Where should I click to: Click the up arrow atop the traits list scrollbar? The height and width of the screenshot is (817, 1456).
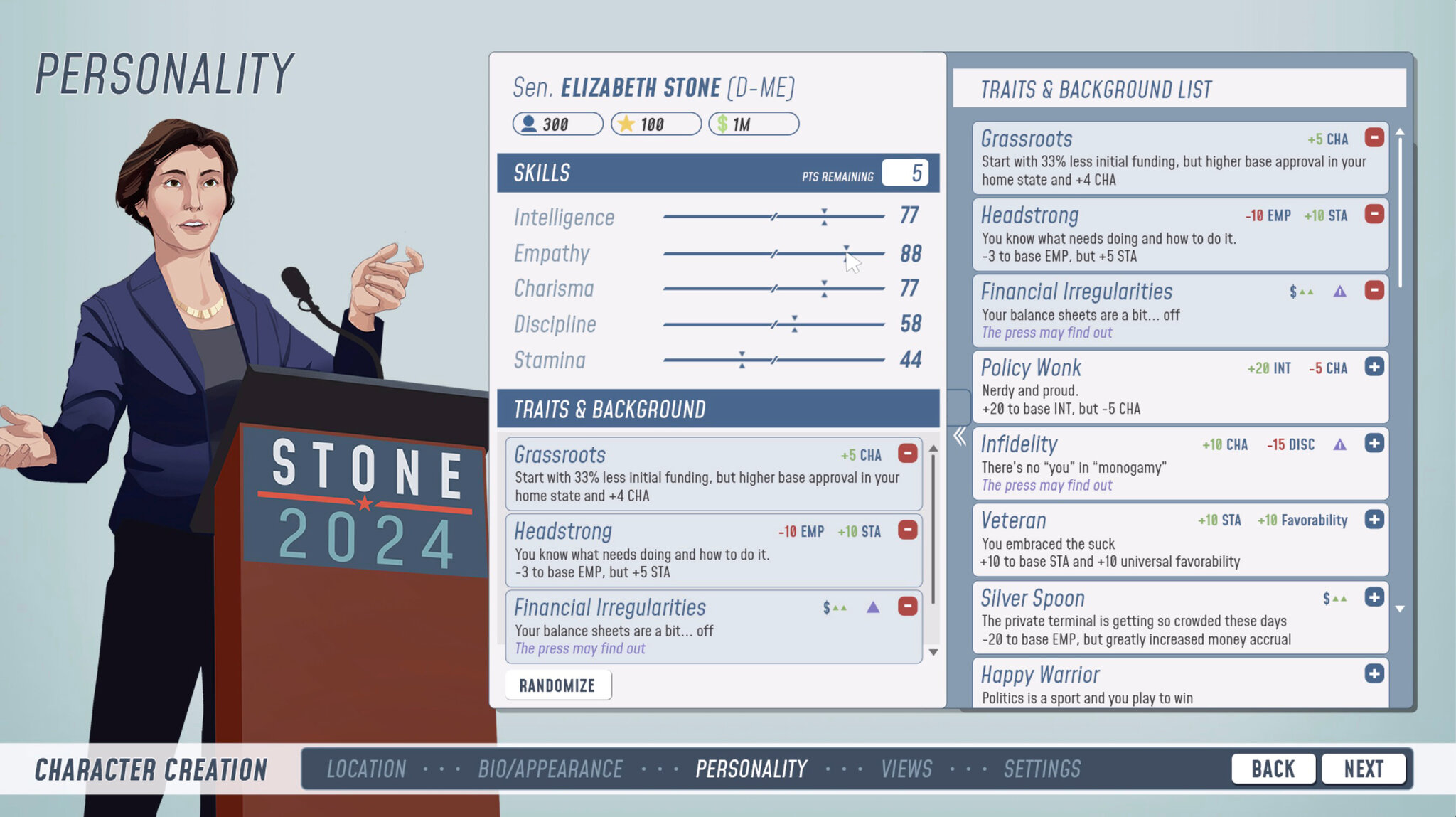(x=1400, y=131)
